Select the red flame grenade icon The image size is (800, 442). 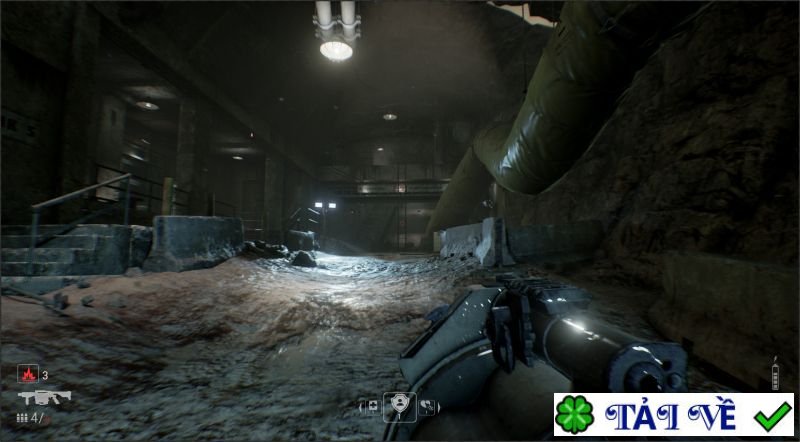27,375
